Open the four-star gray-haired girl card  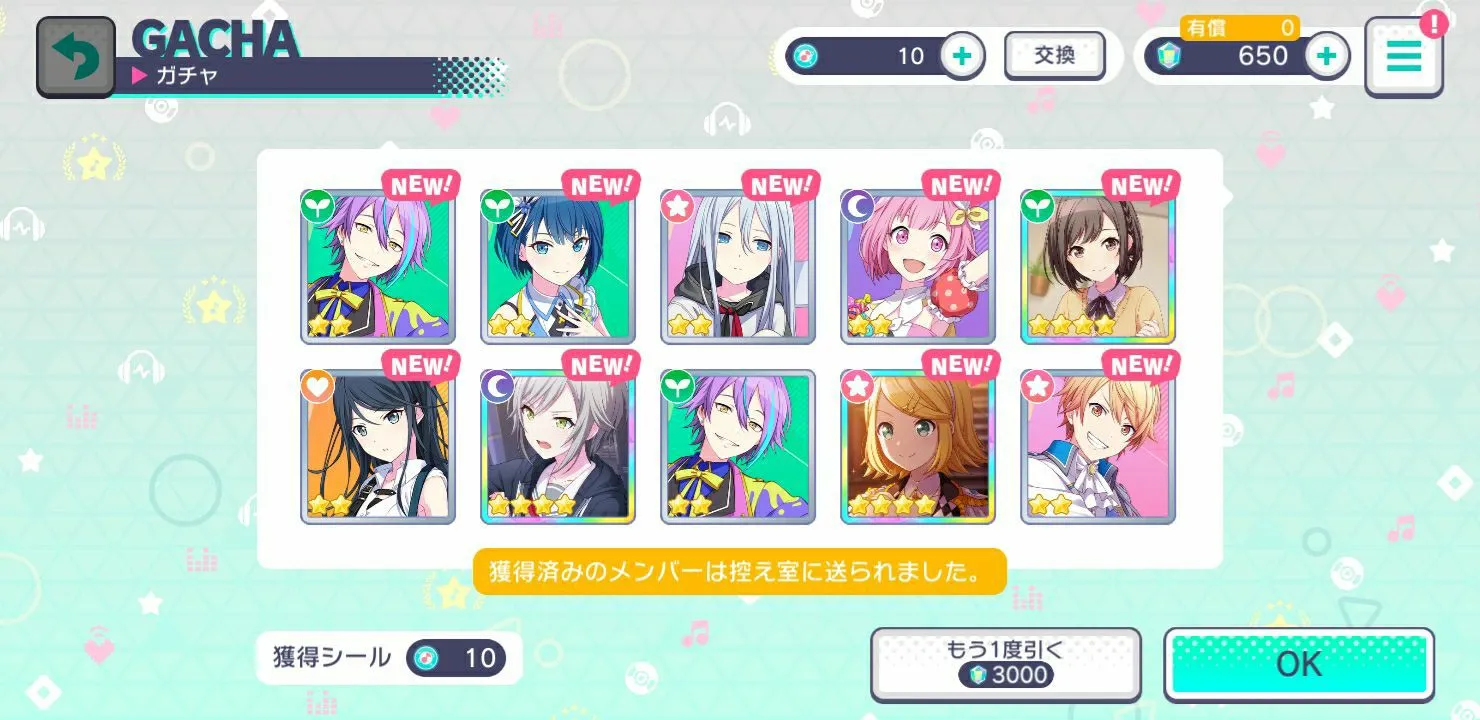(557, 446)
